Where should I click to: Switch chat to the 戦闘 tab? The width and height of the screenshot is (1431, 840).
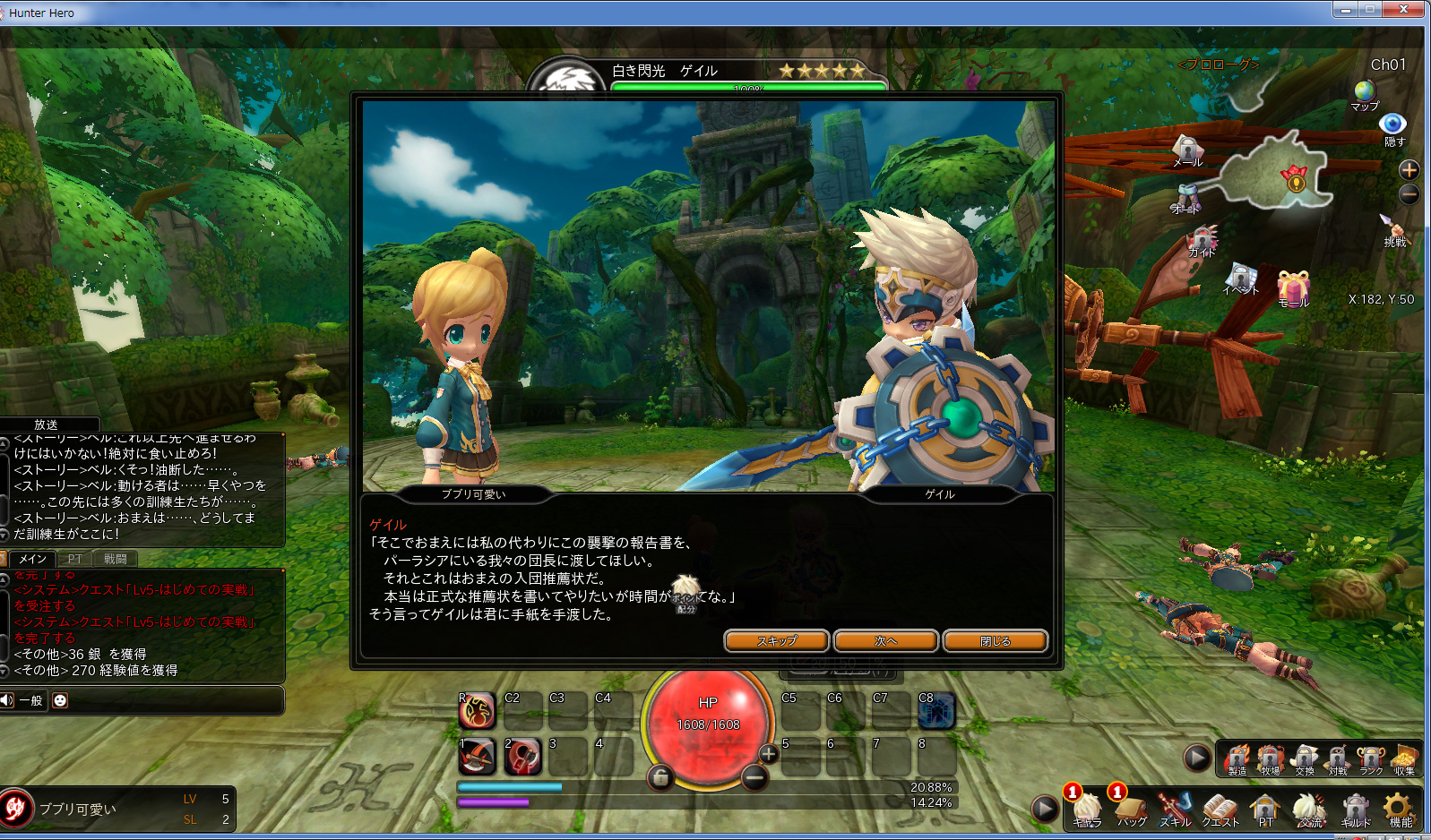point(116,559)
